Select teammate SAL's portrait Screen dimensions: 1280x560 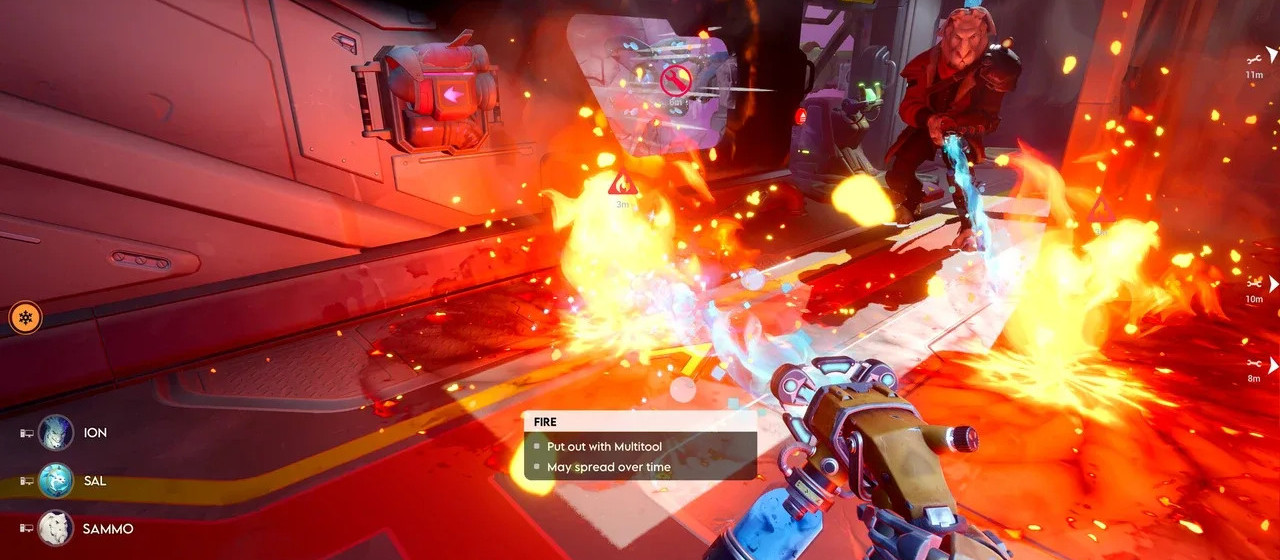(56, 481)
